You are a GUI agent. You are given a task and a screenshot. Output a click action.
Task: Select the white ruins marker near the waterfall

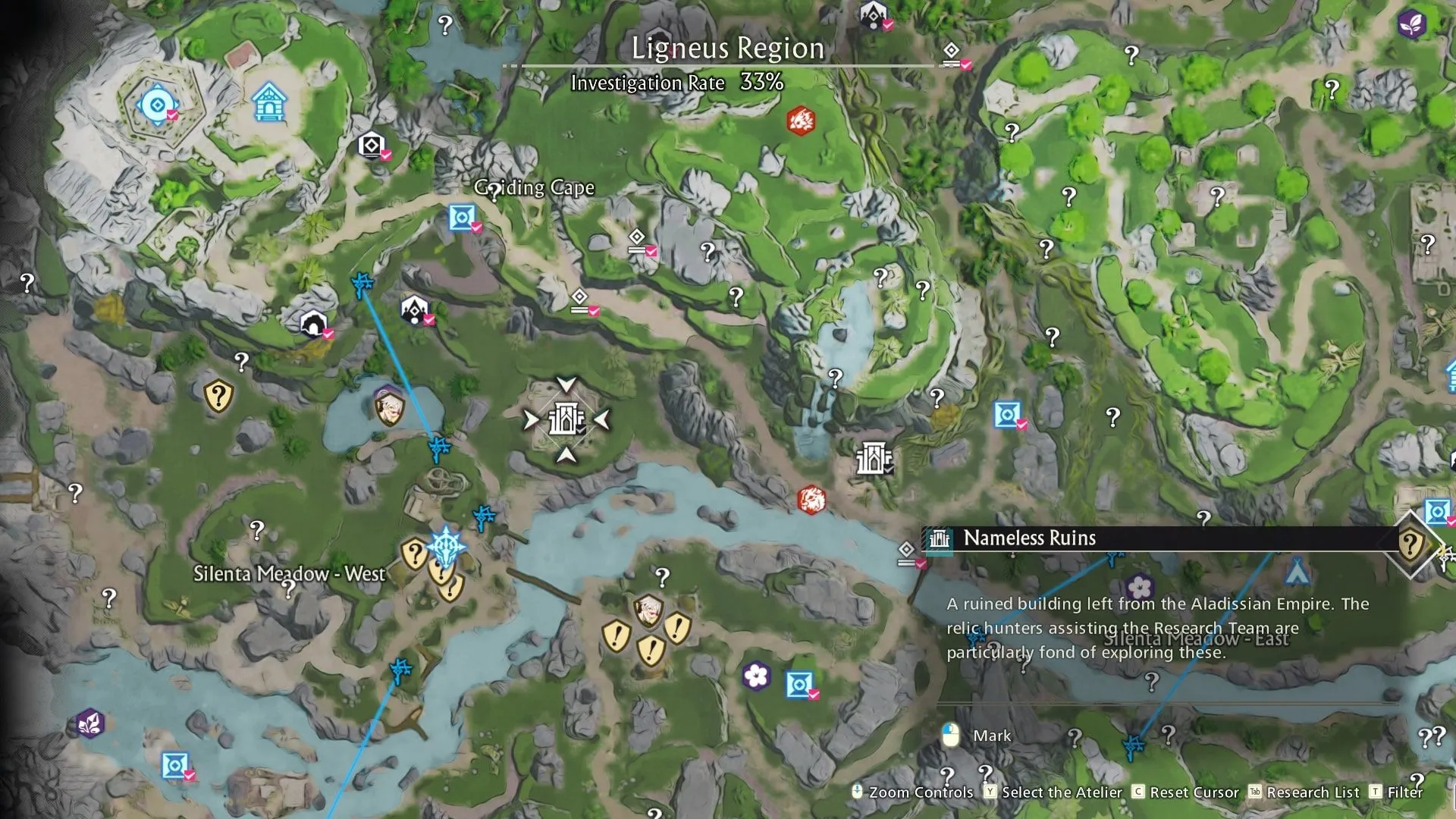pos(872,459)
